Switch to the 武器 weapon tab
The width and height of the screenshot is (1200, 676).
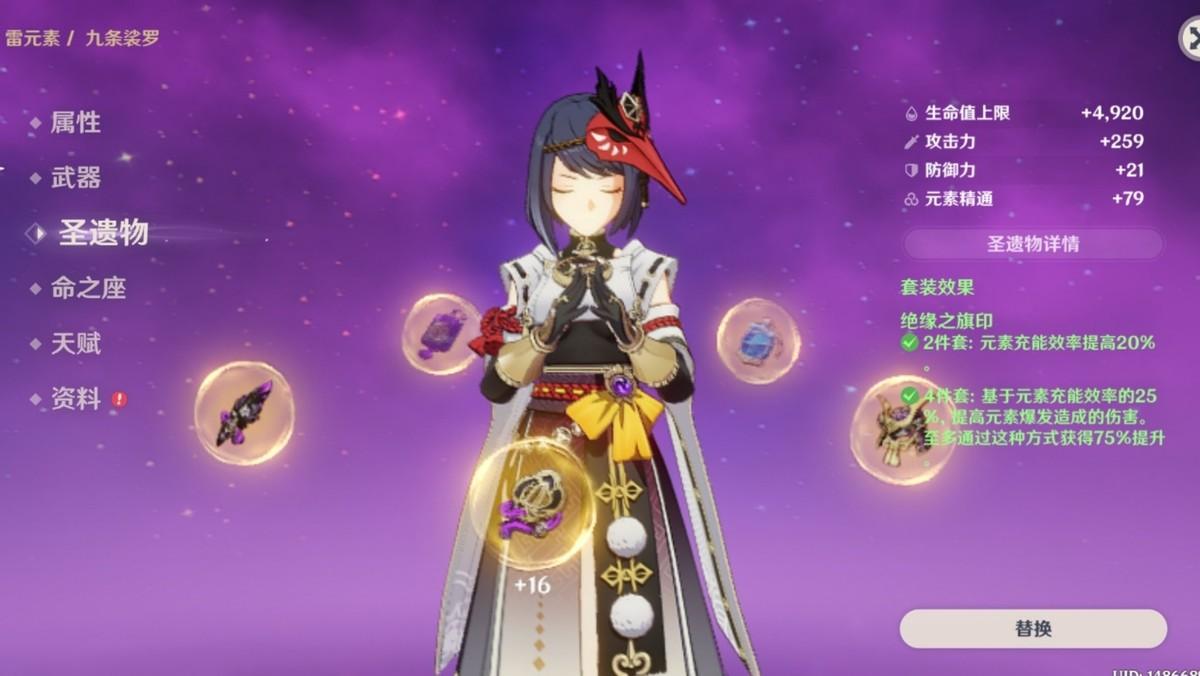76,178
